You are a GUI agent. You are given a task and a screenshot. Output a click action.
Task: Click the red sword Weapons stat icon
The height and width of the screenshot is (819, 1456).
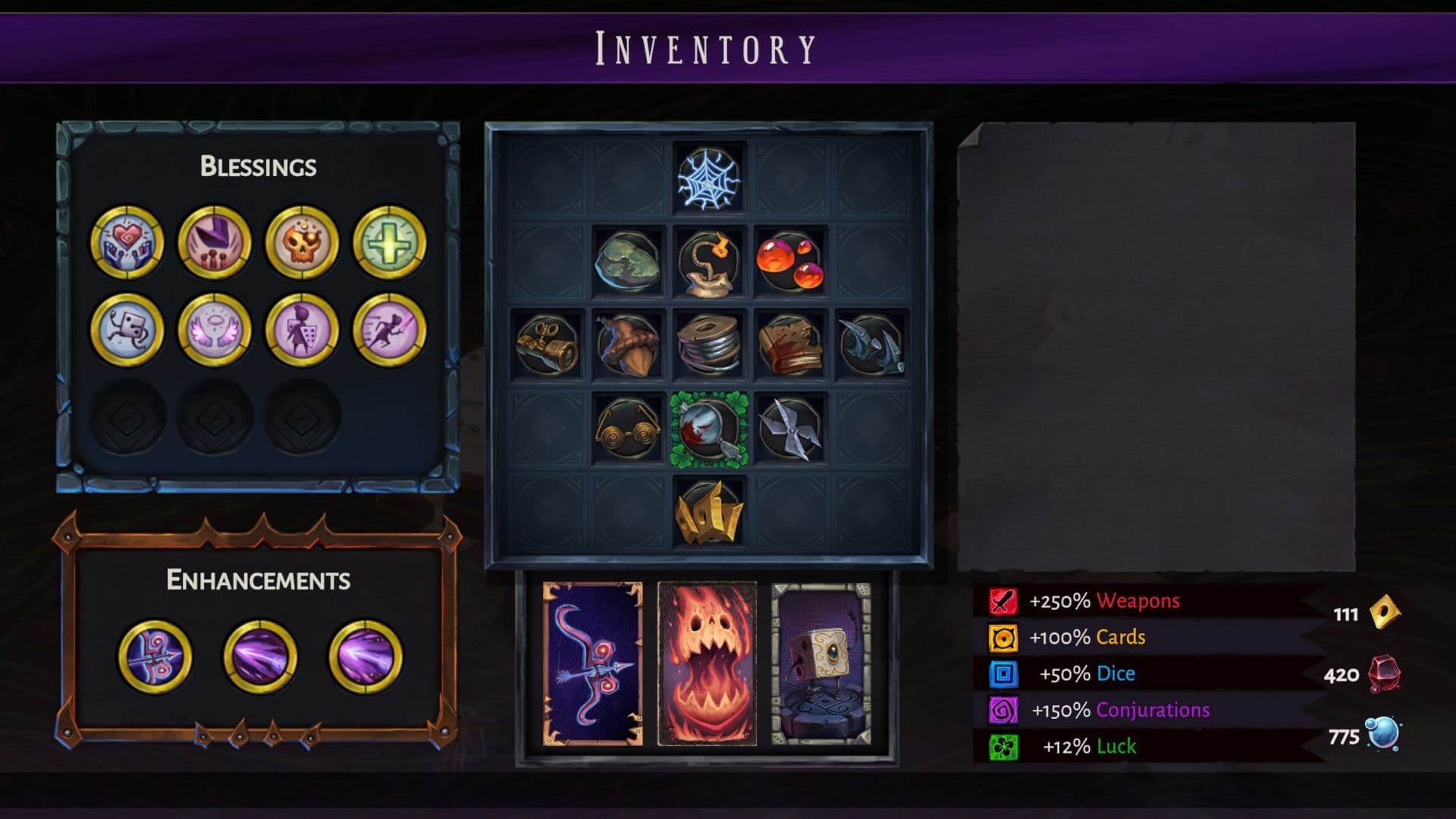(1003, 601)
